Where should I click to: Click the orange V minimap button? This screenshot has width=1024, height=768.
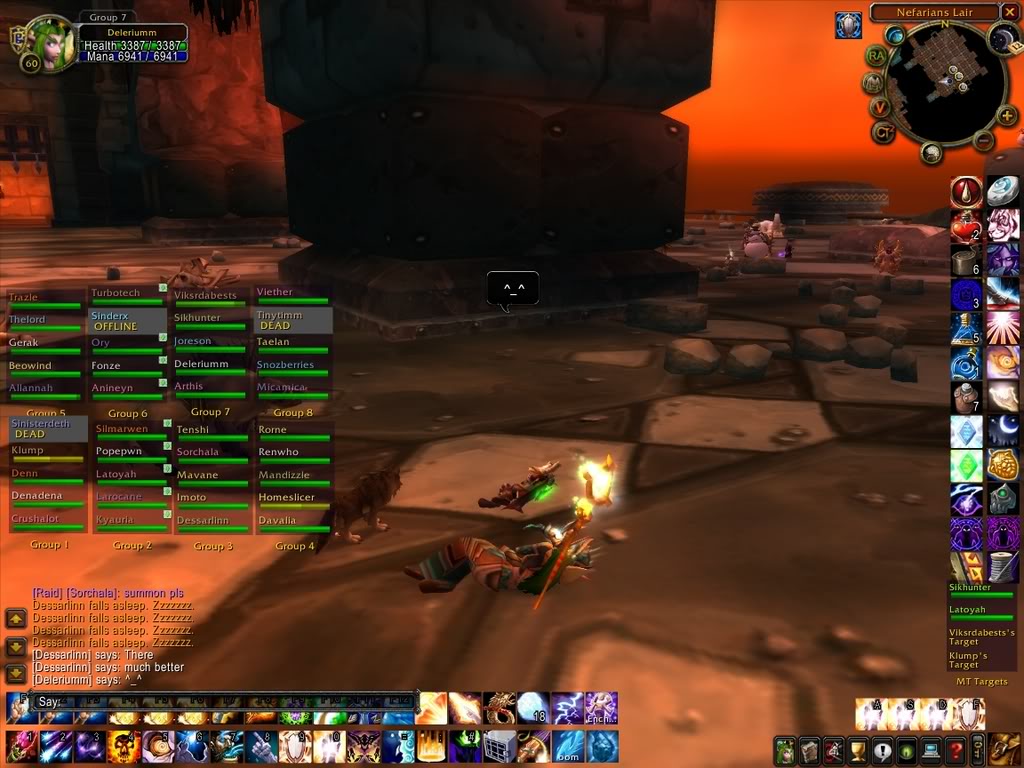point(879,106)
